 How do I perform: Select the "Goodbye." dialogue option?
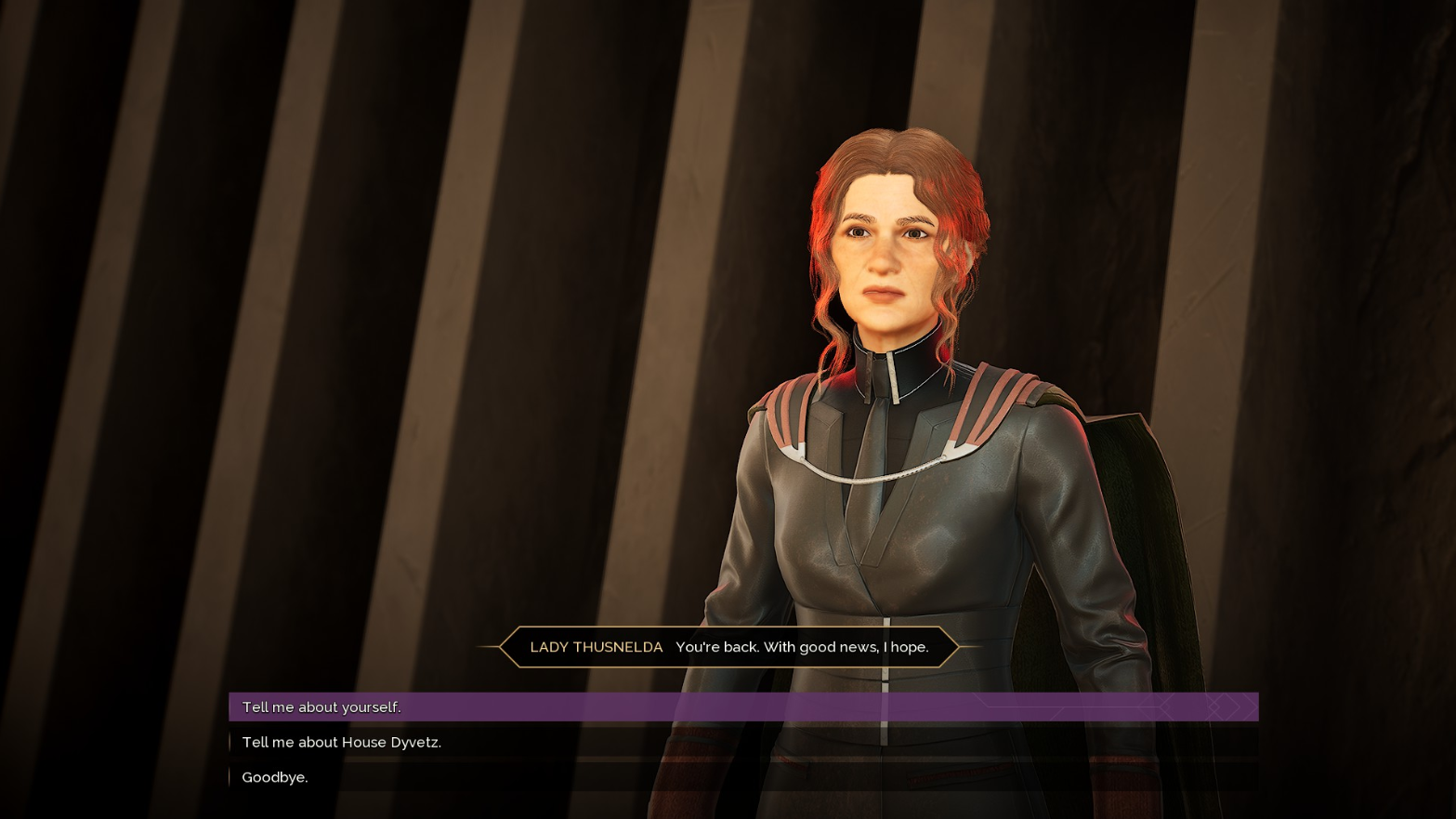(275, 777)
